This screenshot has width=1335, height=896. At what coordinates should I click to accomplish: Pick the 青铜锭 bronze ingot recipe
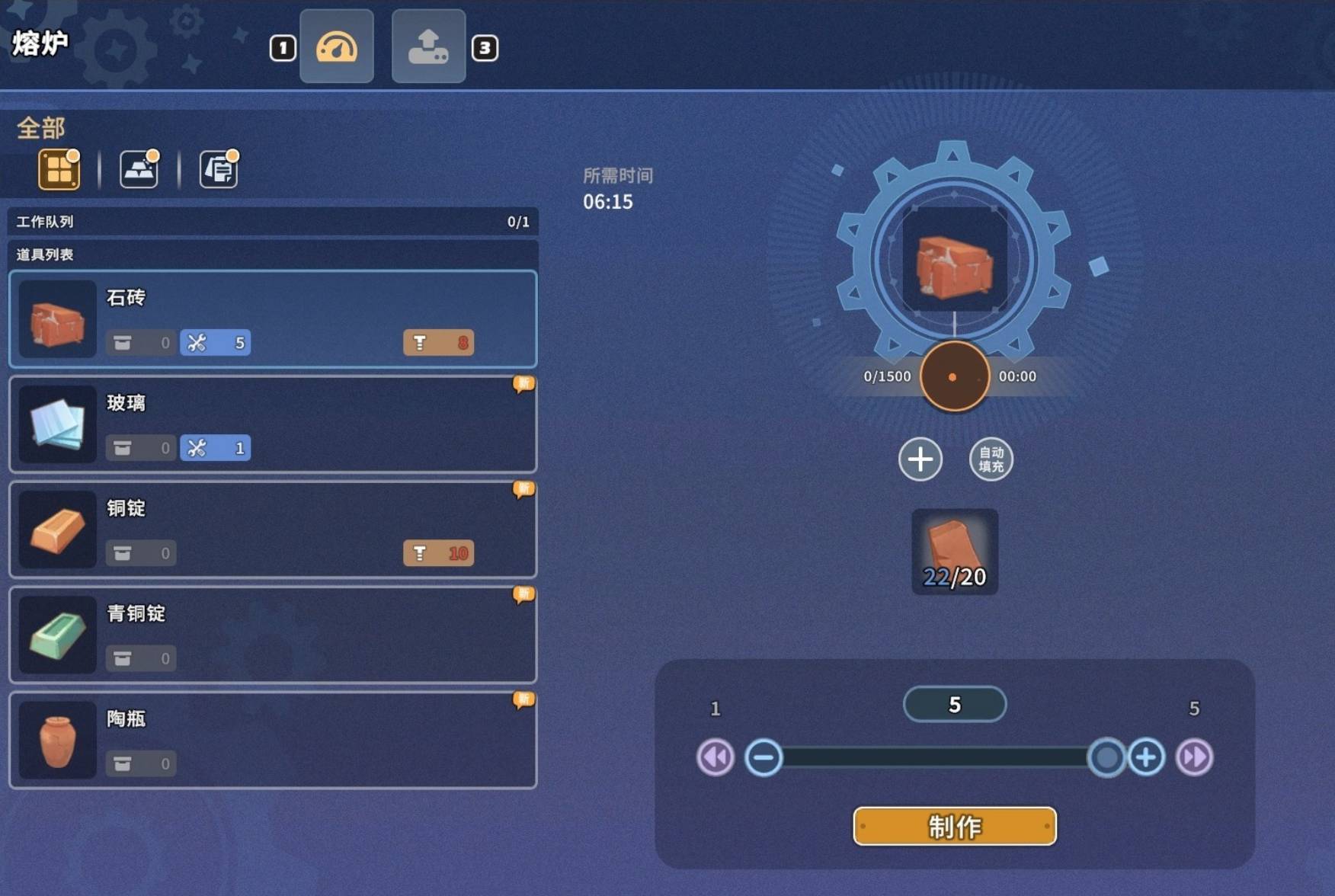coord(273,635)
